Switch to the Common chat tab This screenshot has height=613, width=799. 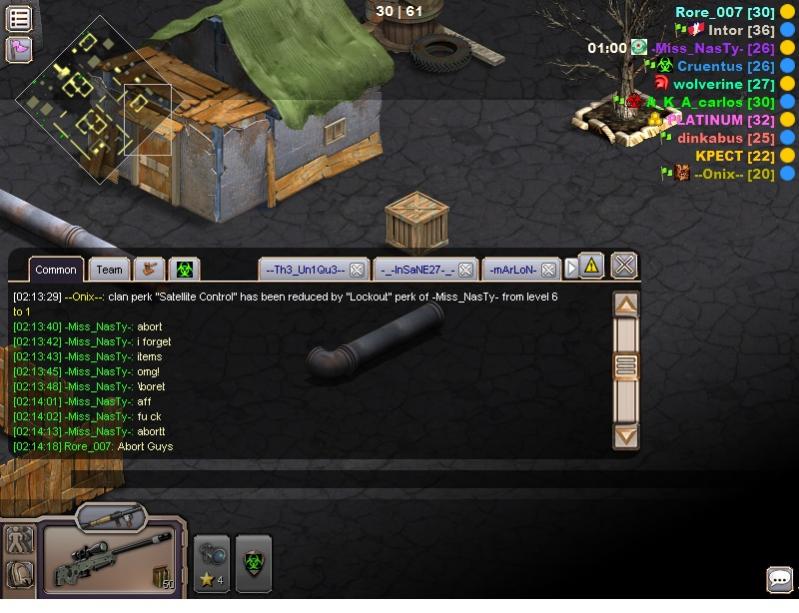[56, 270]
